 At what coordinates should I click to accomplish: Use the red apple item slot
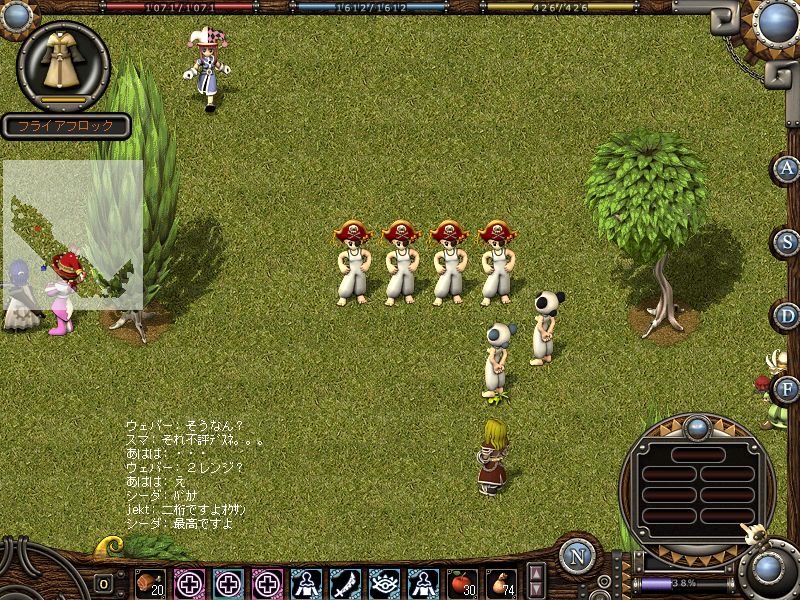click(461, 583)
